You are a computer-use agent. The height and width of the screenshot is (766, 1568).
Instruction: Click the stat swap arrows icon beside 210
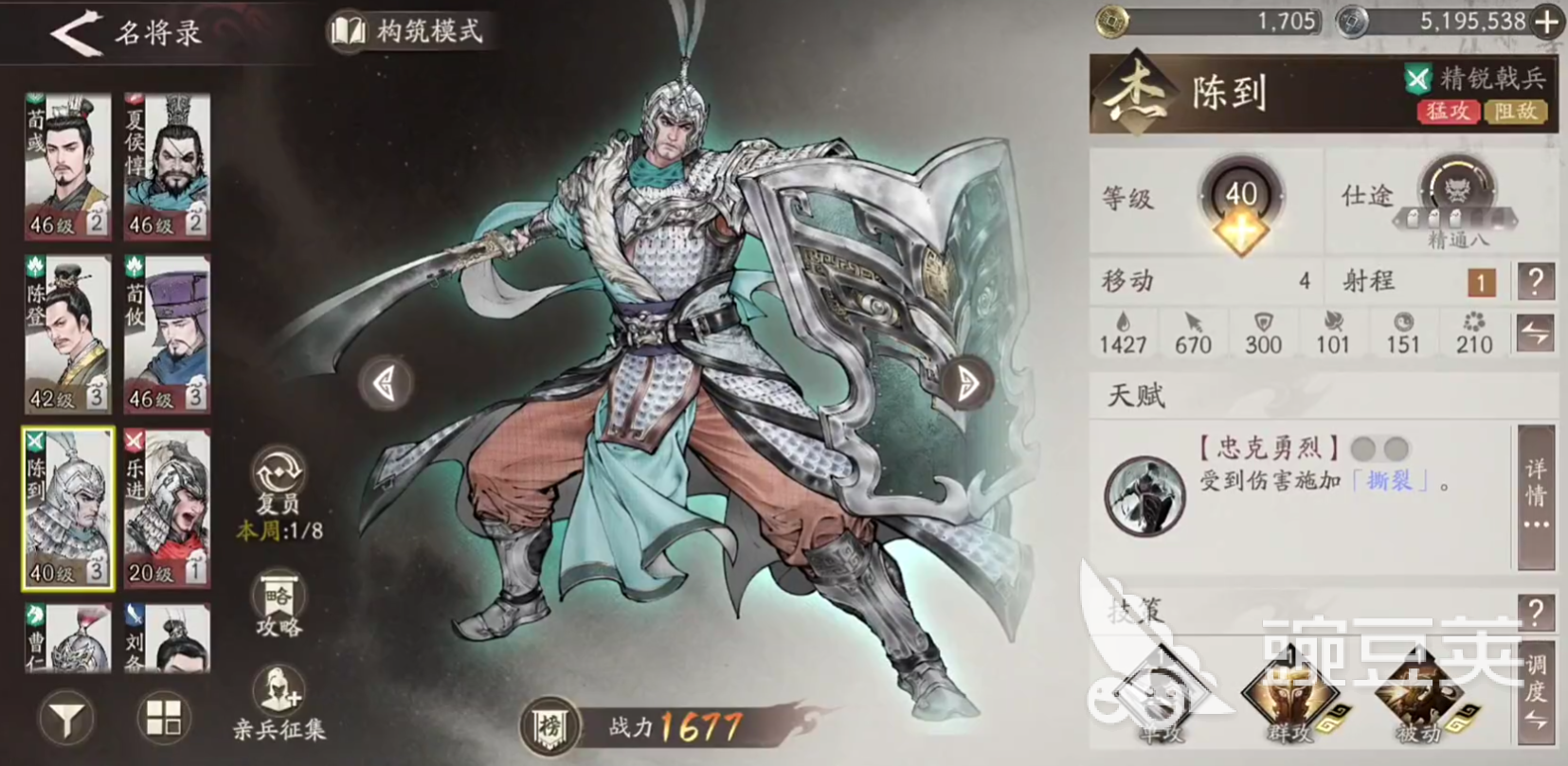coord(1536,333)
